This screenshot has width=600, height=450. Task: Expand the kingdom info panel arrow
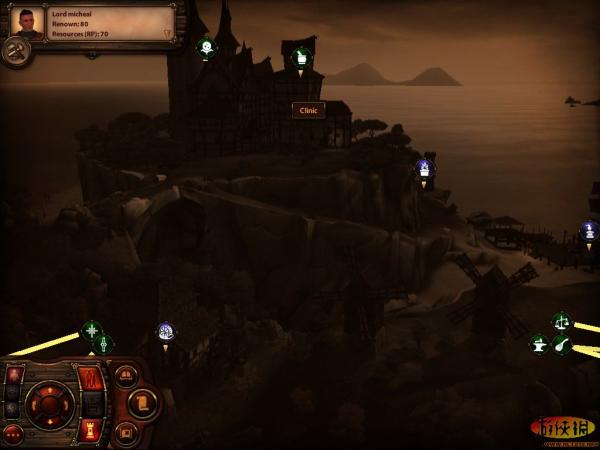[168, 33]
